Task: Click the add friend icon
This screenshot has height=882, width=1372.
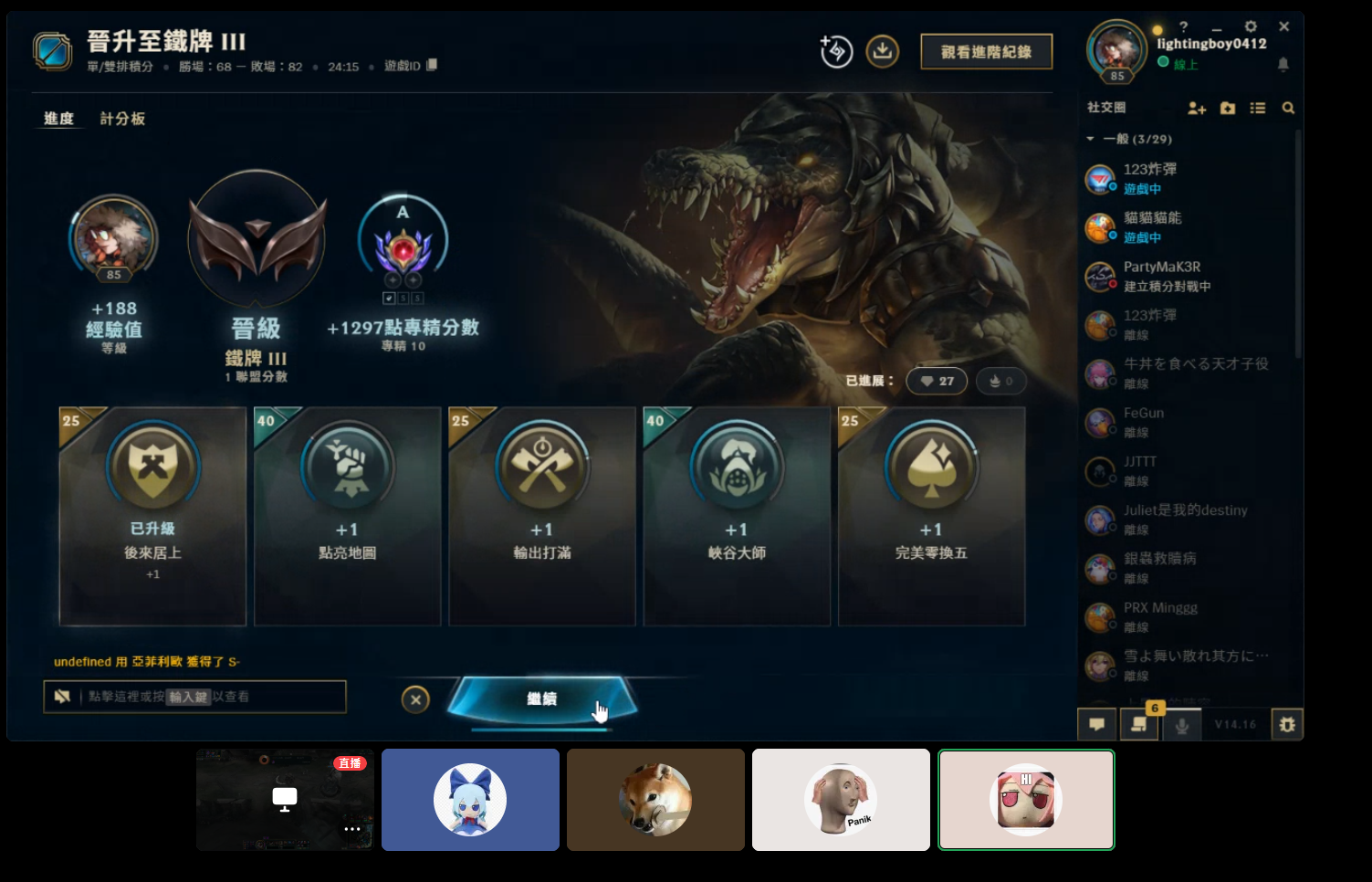Action: 1197,108
